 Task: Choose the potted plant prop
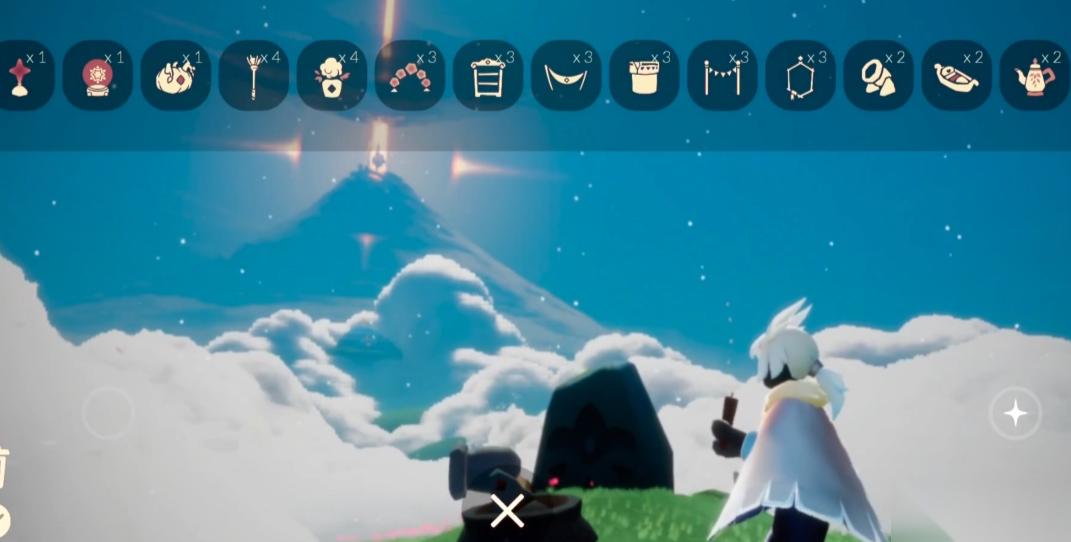click(x=331, y=75)
